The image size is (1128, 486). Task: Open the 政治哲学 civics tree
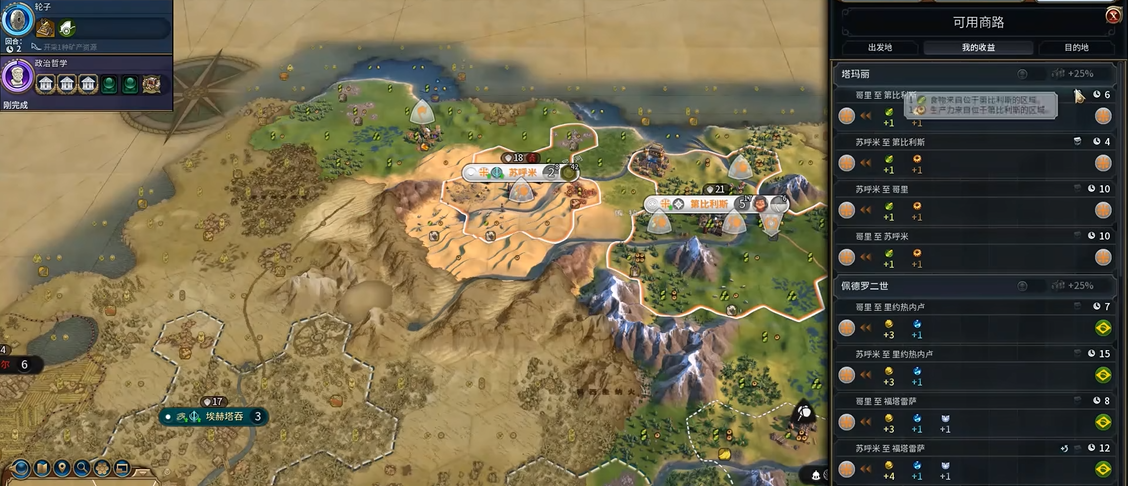[18, 78]
